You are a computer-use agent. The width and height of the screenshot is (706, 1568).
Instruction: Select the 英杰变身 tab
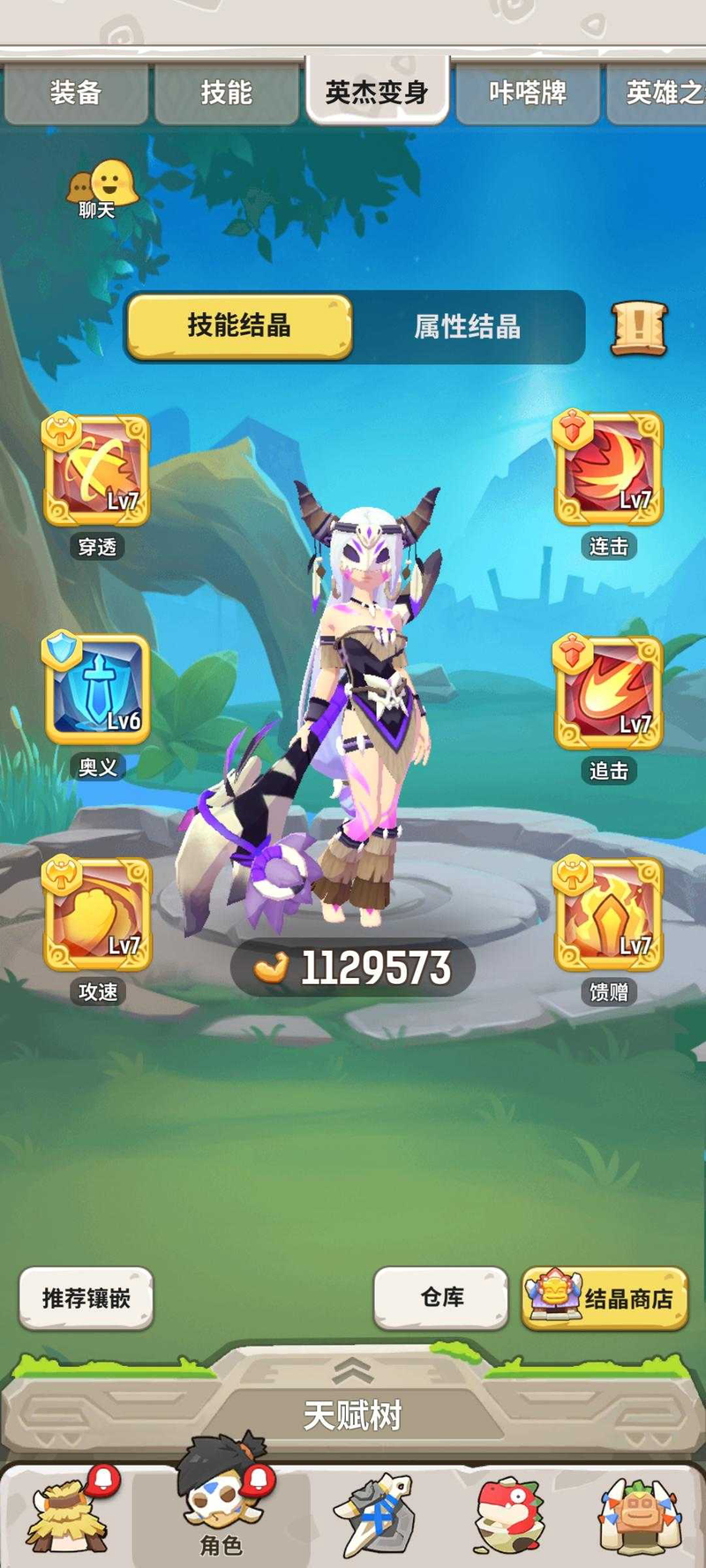[377, 92]
